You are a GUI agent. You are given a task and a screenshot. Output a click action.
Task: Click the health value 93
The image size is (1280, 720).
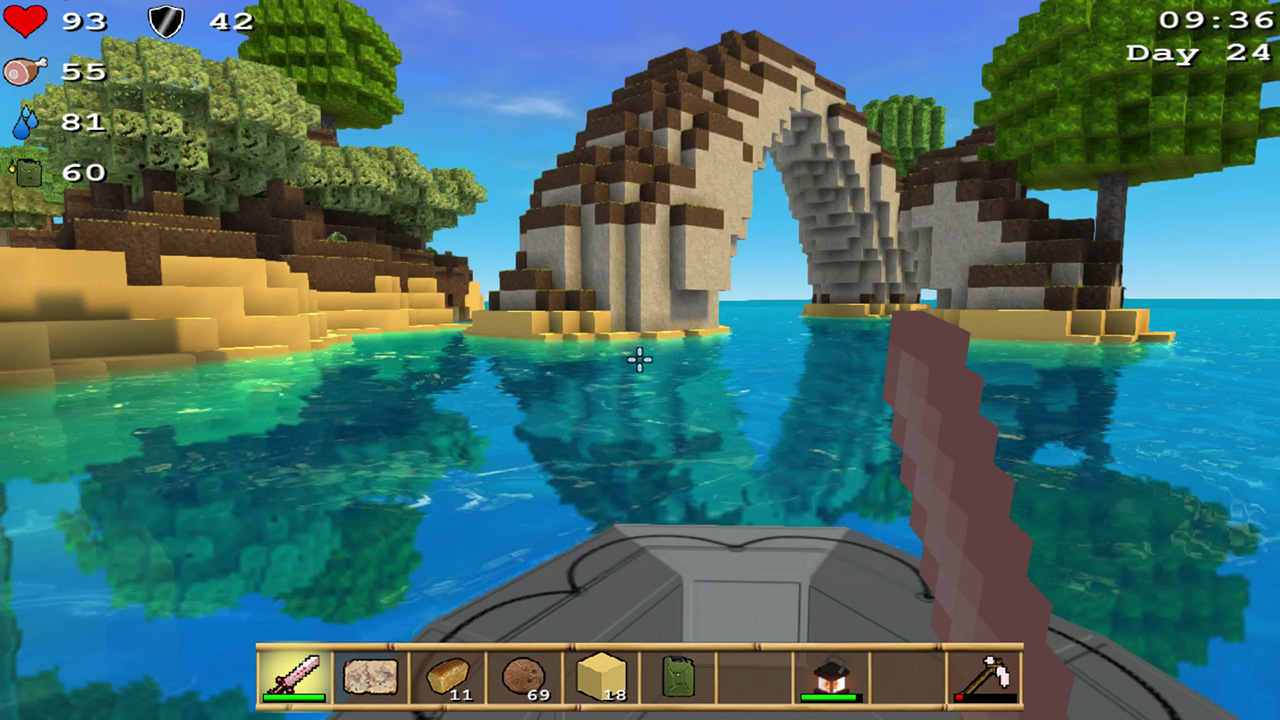(85, 22)
